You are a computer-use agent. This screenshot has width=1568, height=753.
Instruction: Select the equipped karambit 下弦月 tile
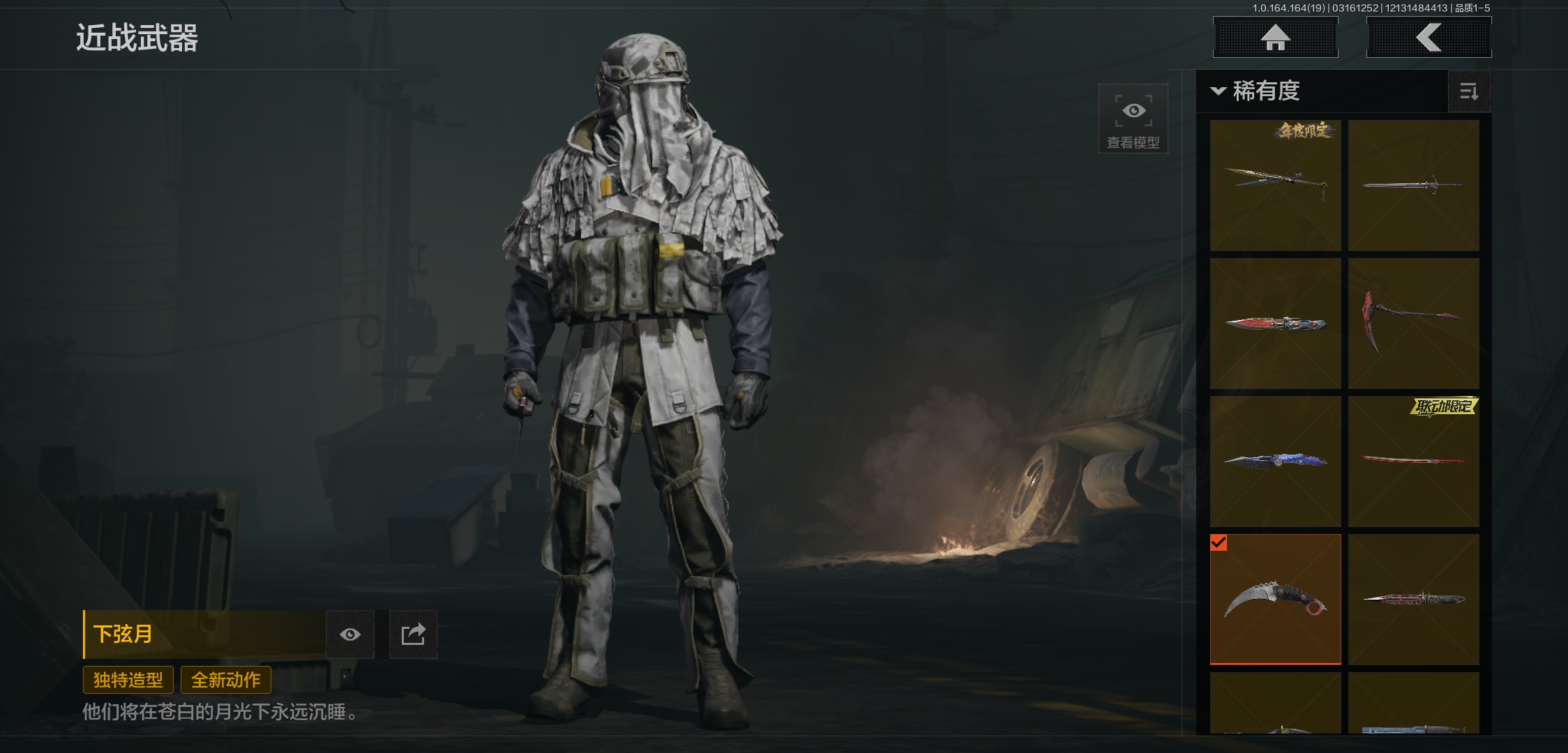[1275, 600]
